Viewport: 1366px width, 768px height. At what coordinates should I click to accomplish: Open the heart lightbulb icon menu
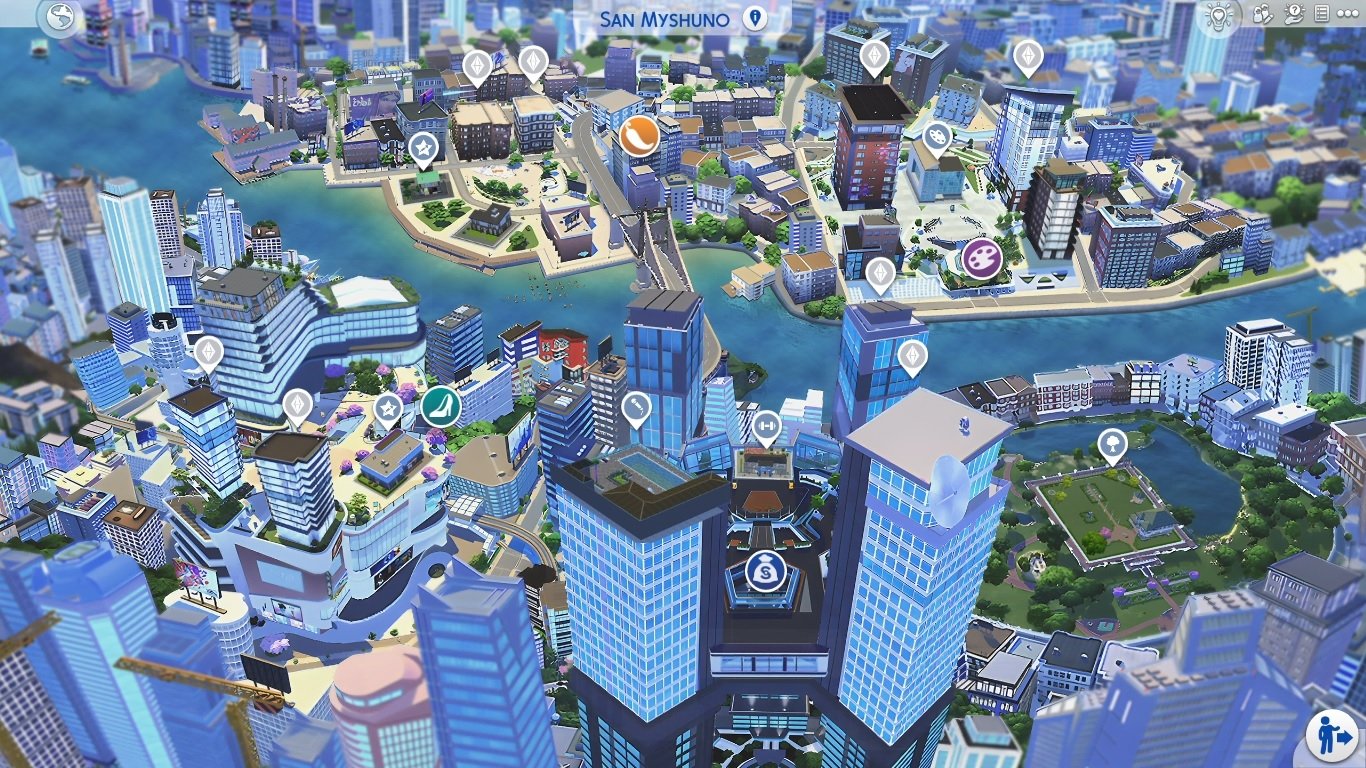pyautogui.click(x=1218, y=14)
